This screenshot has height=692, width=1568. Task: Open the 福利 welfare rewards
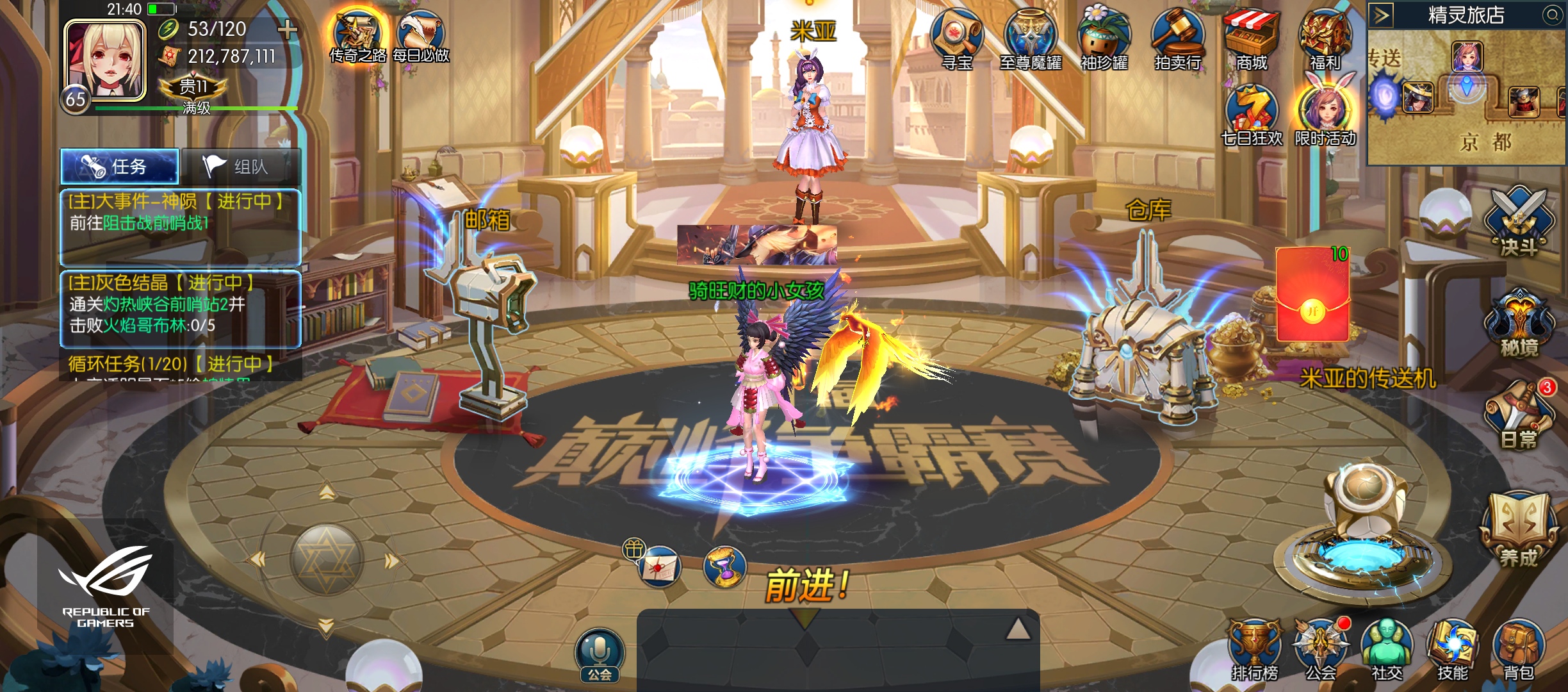[1325, 38]
